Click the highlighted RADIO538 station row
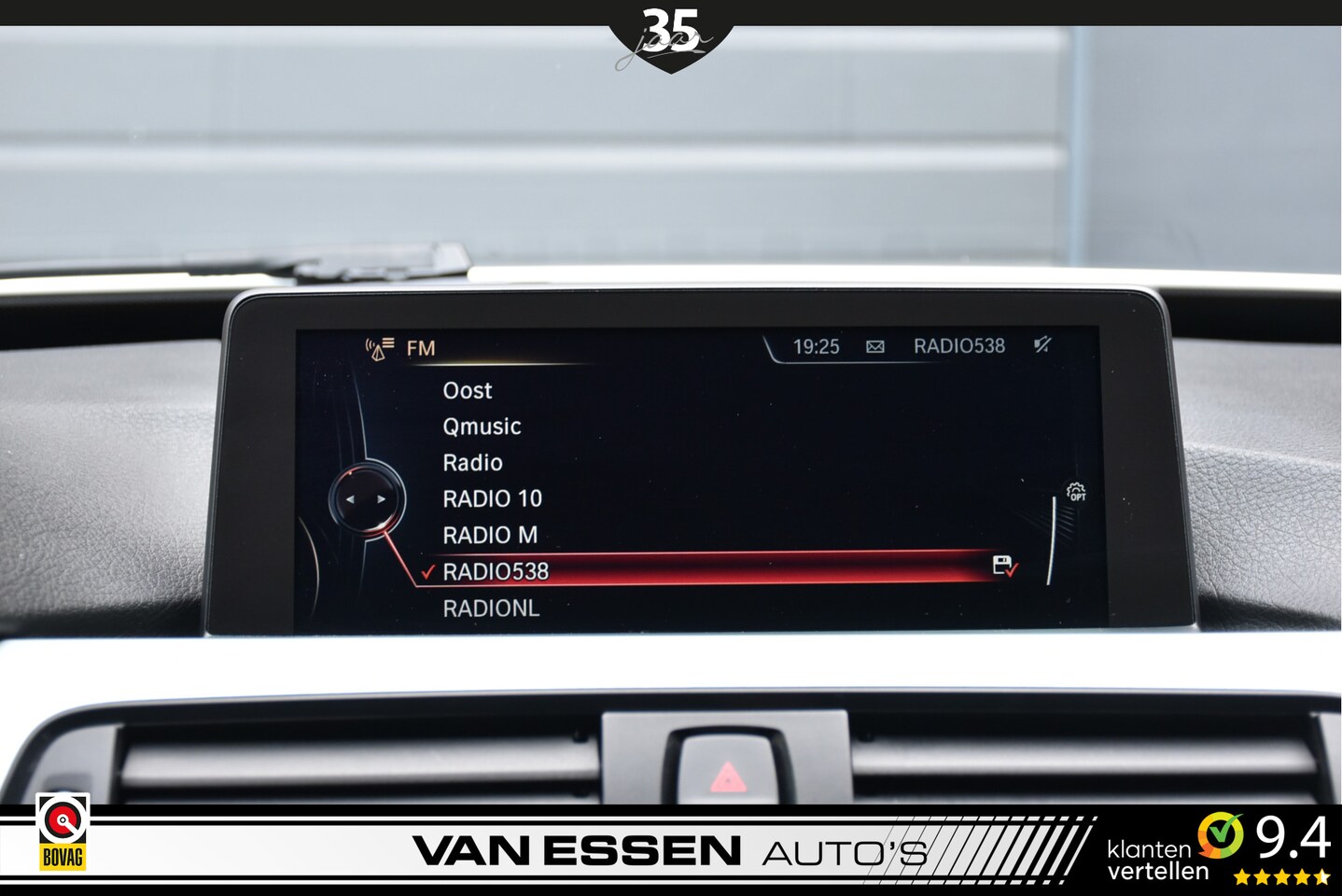Viewport: 1342px width, 896px height. pyautogui.click(x=709, y=570)
